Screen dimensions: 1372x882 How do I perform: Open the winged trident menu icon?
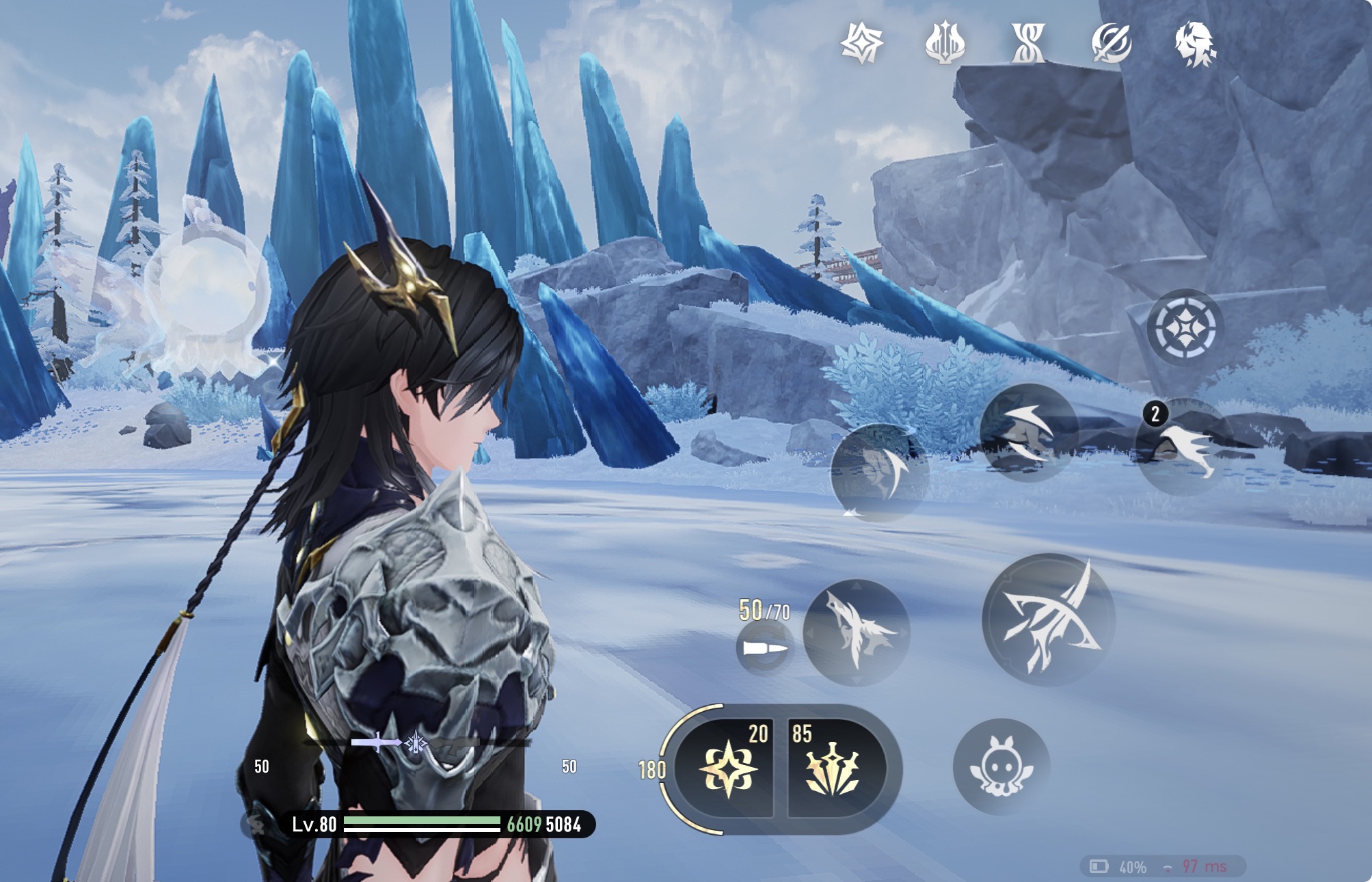point(945,44)
